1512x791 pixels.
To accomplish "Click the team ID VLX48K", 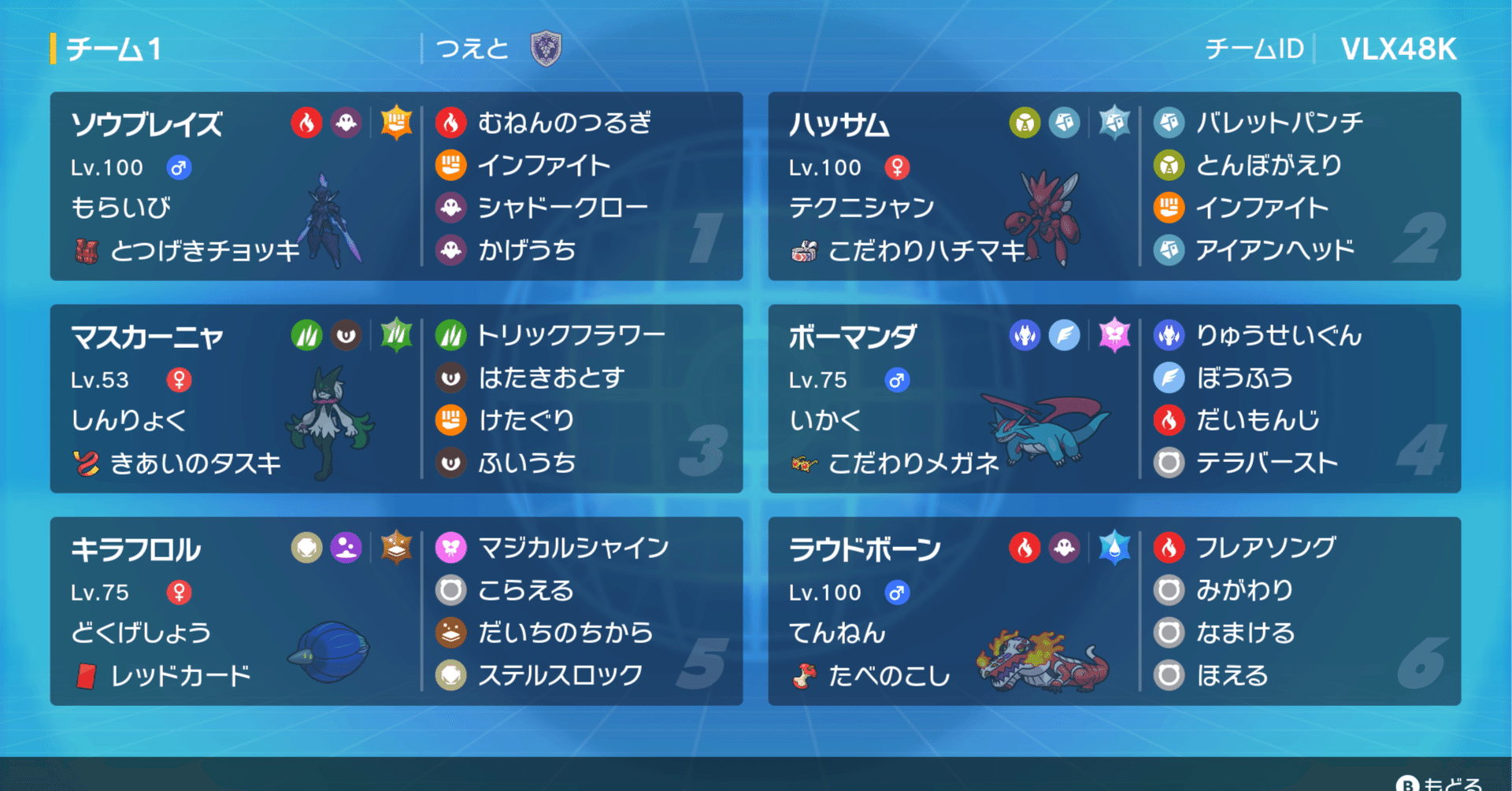I will [x=1398, y=49].
